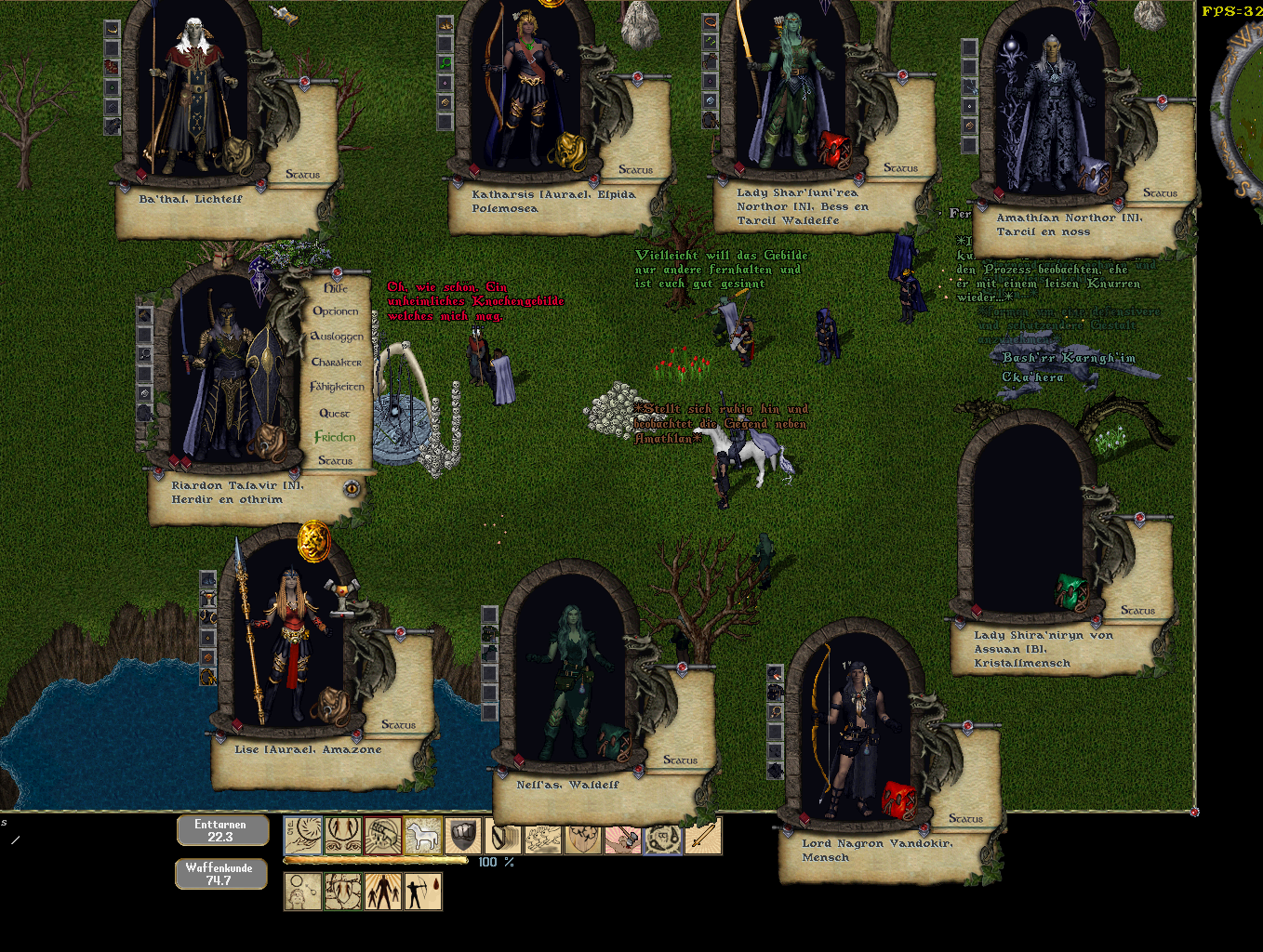The width and height of the screenshot is (1263, 952).
Task: Open the Charakter sheet
Action: (x=336, y=362)
